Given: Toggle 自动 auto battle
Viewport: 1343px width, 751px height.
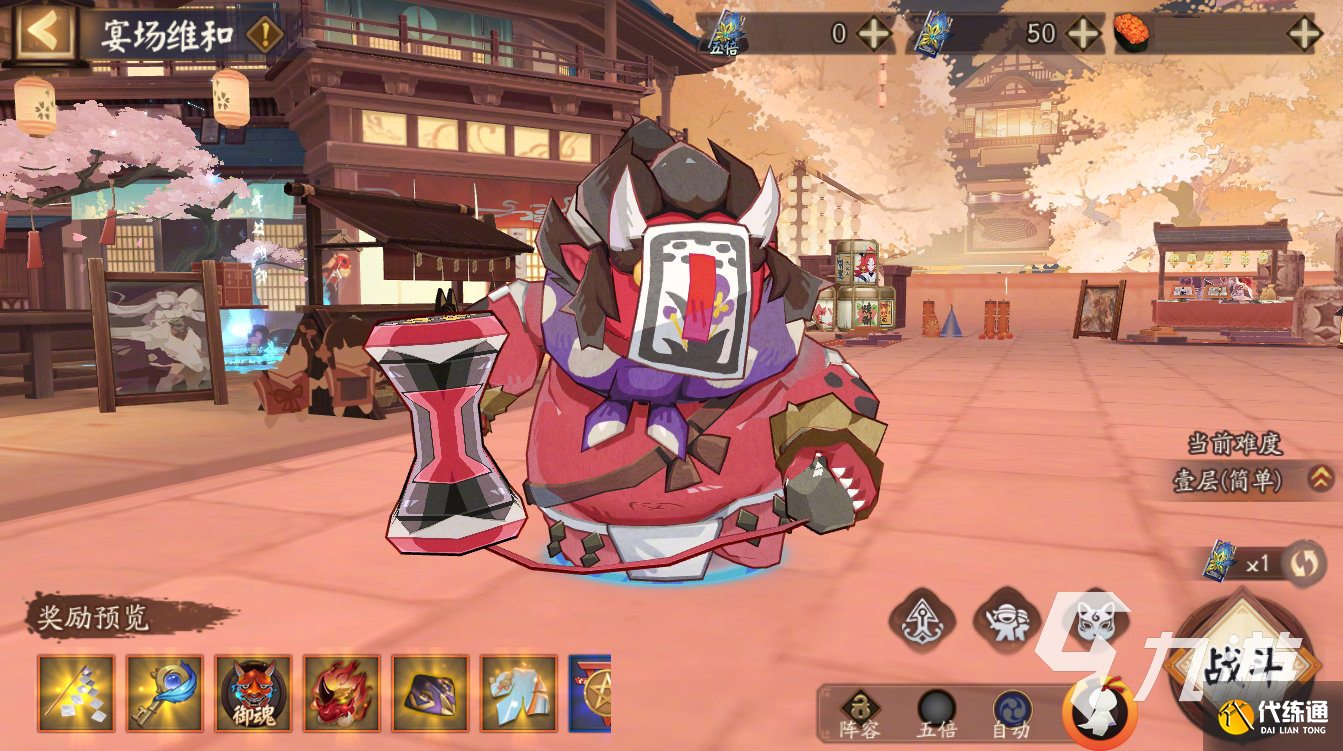Looking at the screenshot, I should pyautogui.click(x=1012, y=714).
